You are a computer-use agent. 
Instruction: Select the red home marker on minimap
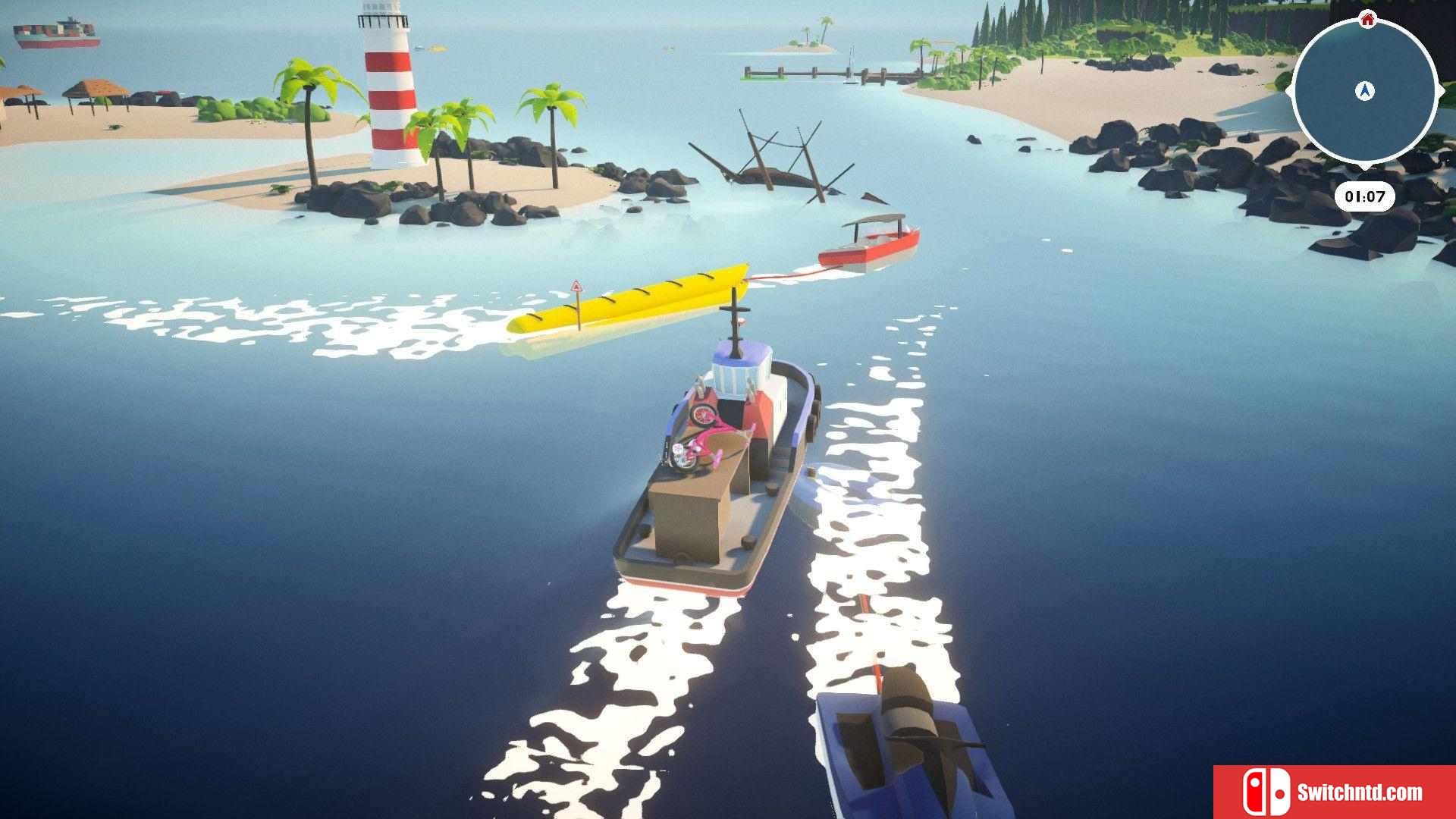1367,19
